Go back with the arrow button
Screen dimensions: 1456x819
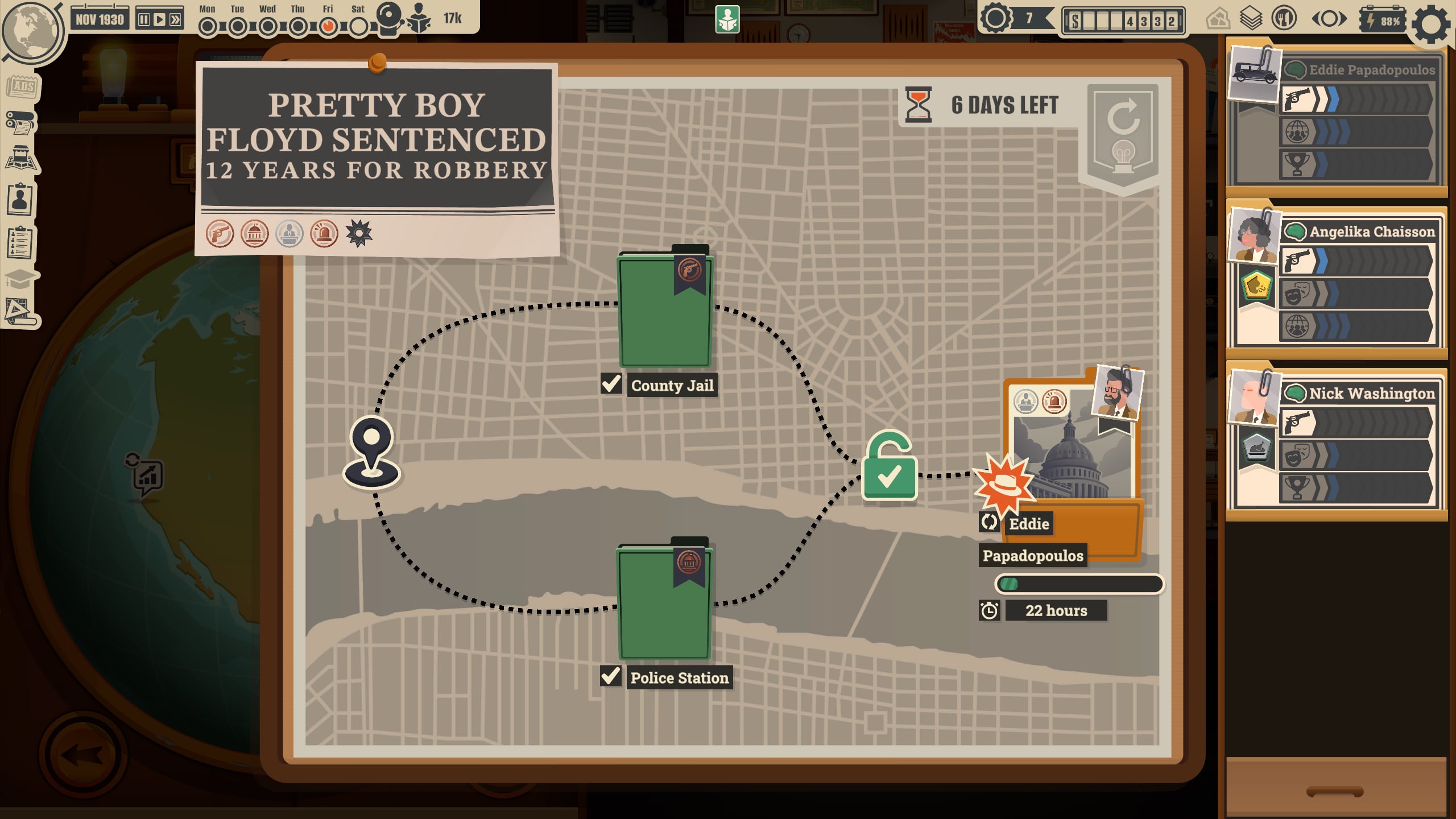point(83,755)
